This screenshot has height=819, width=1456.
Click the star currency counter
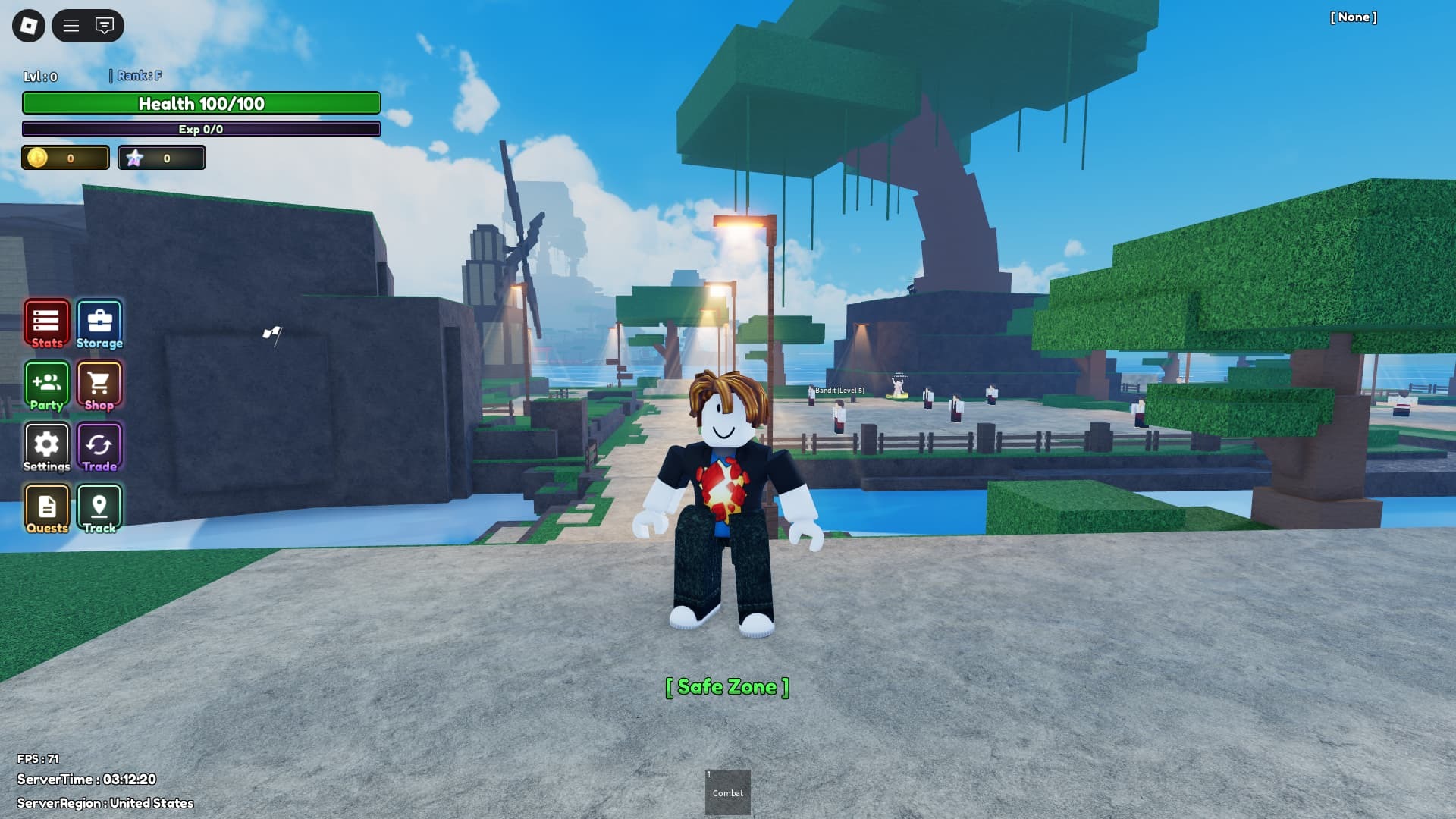click(162, 158)
